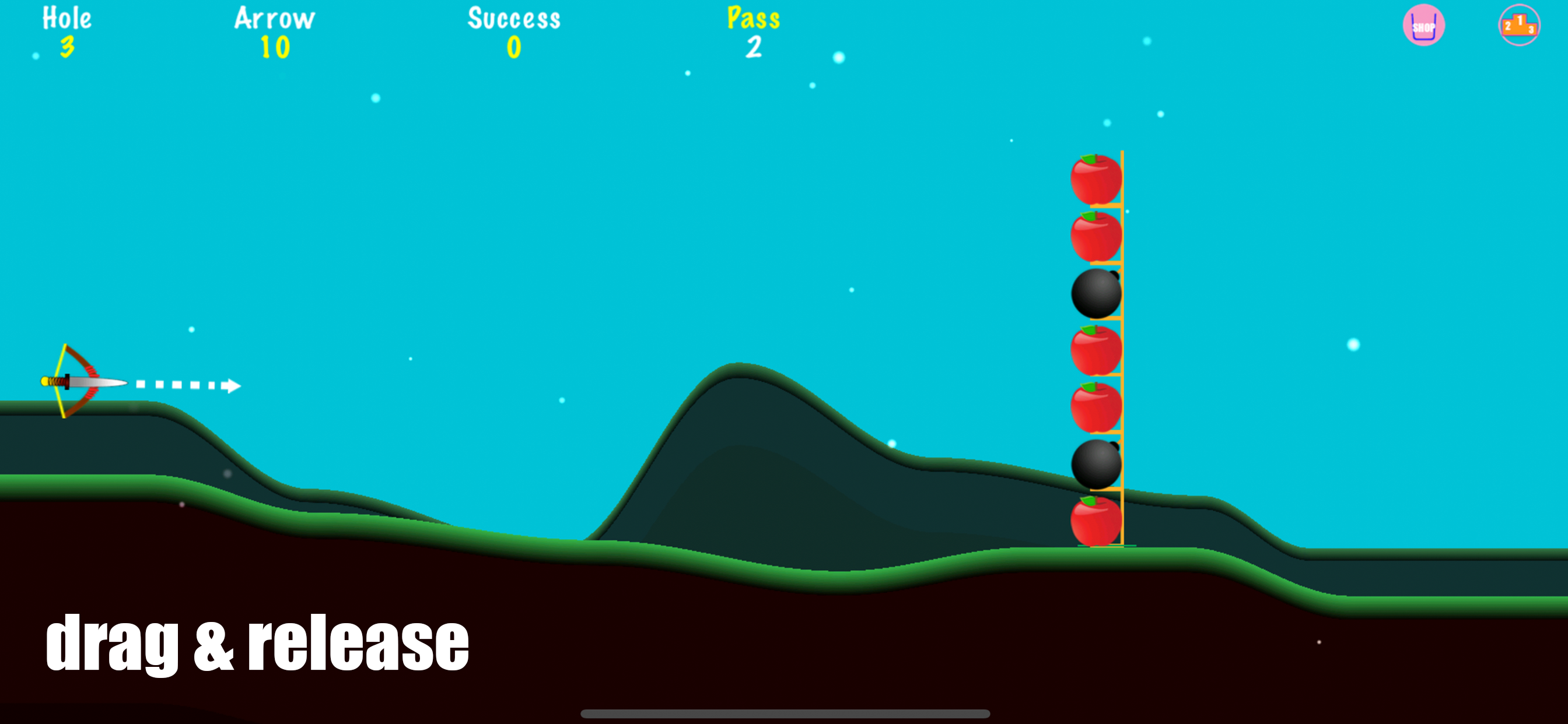The width and height of the screenshot is (1568, 724).
Task: Click the Success counter showing 0
Action: (513, 30)
